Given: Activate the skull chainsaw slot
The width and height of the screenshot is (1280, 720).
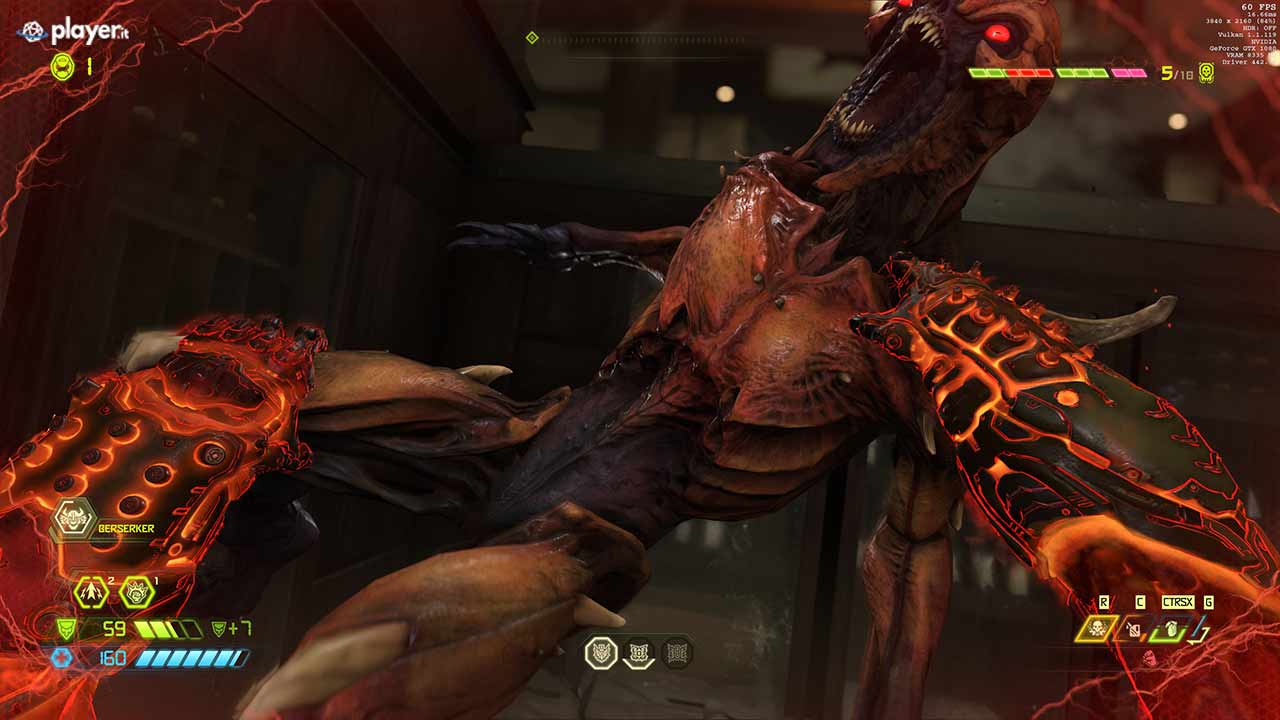Looking at the screenshot, I should 1096,628.
